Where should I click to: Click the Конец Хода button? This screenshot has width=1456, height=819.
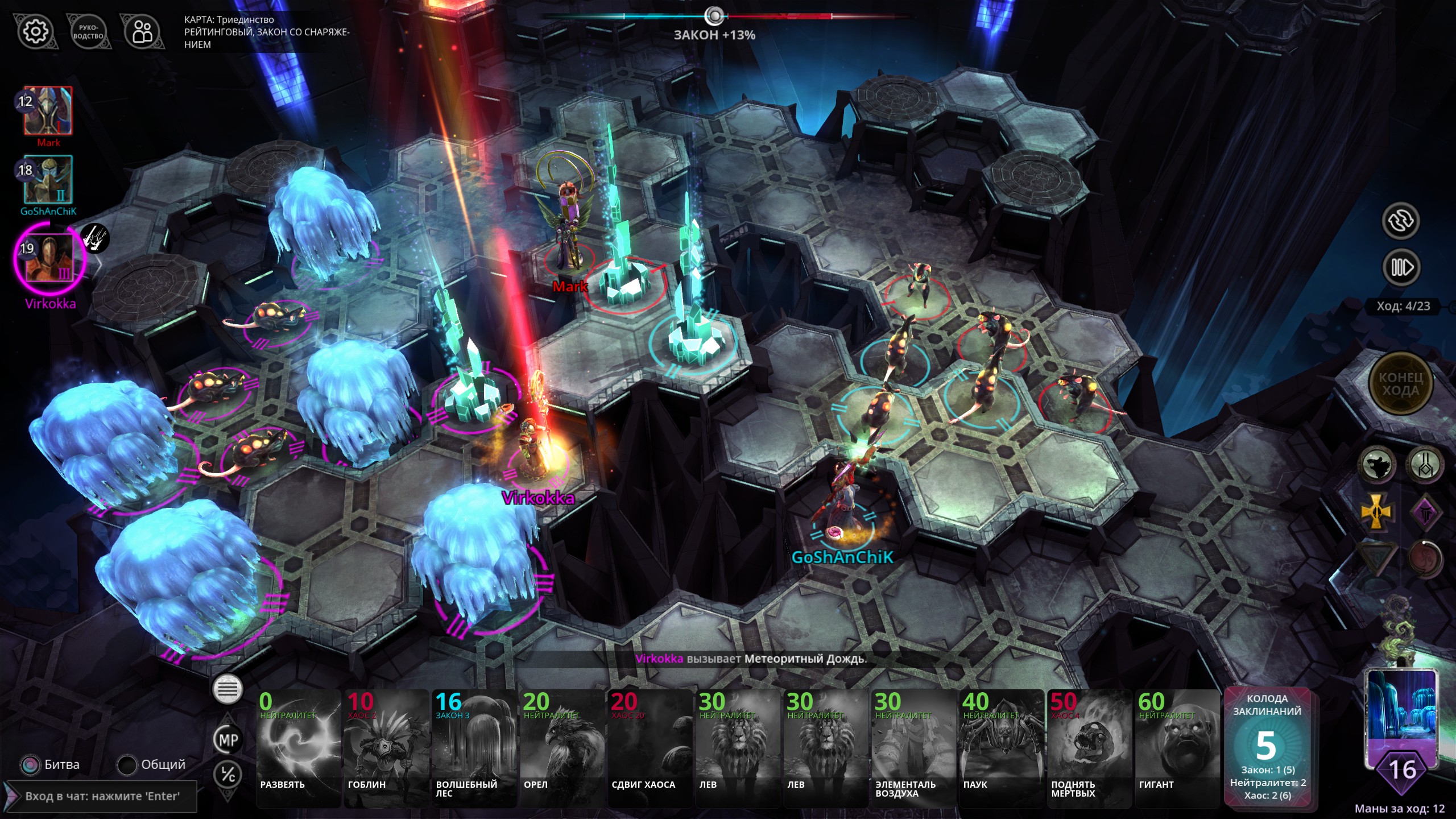point(1400,384)
